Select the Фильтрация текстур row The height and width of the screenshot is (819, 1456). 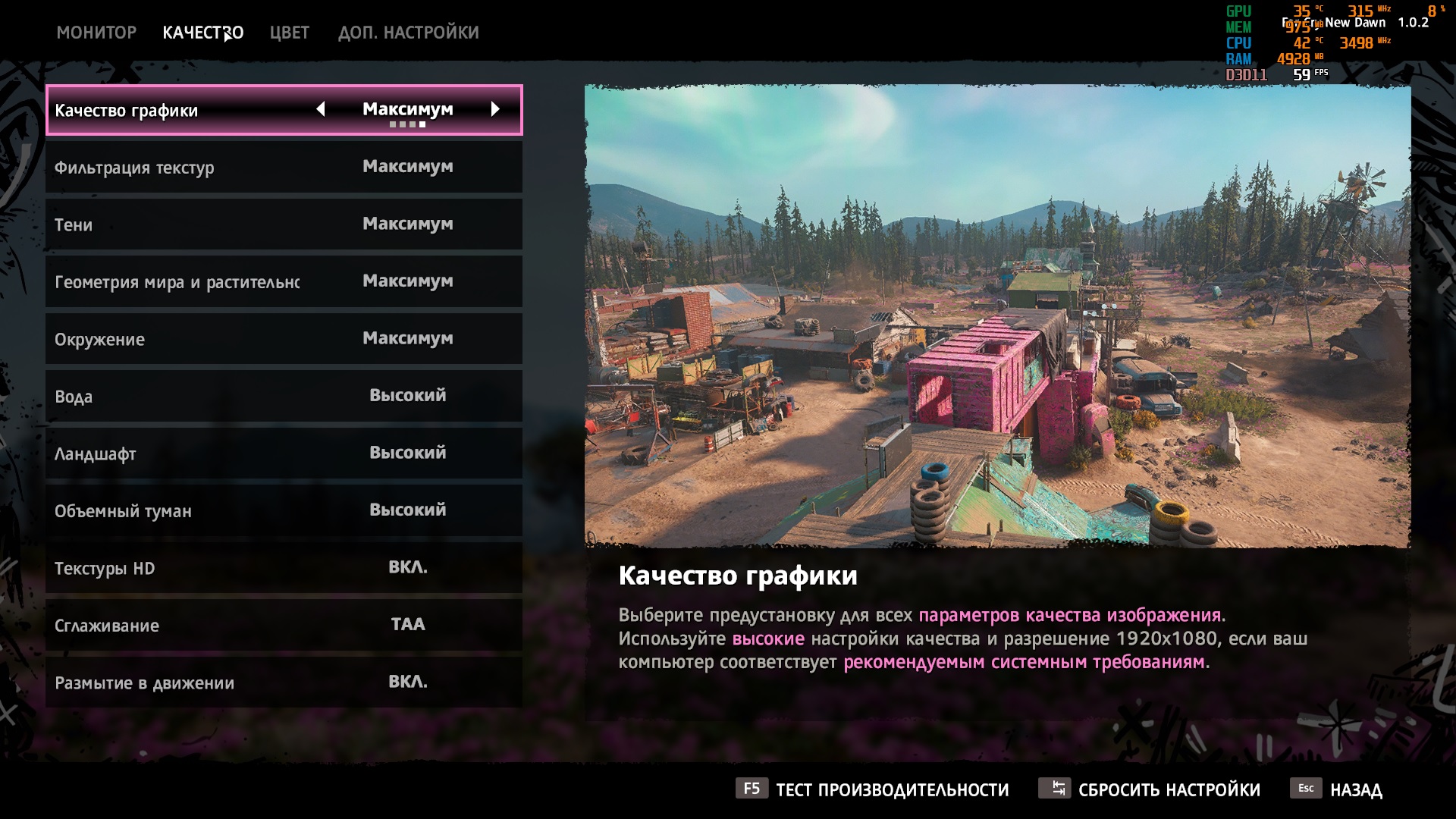click(284, 167)
